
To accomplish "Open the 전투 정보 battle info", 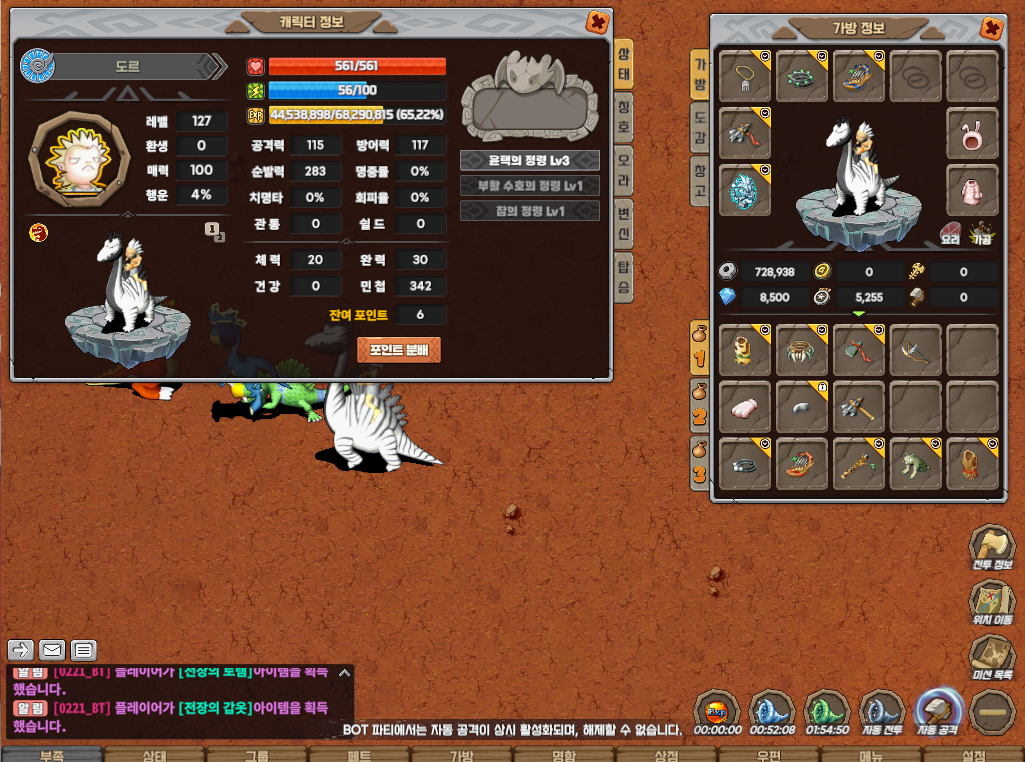I will [x=991, y=548].
